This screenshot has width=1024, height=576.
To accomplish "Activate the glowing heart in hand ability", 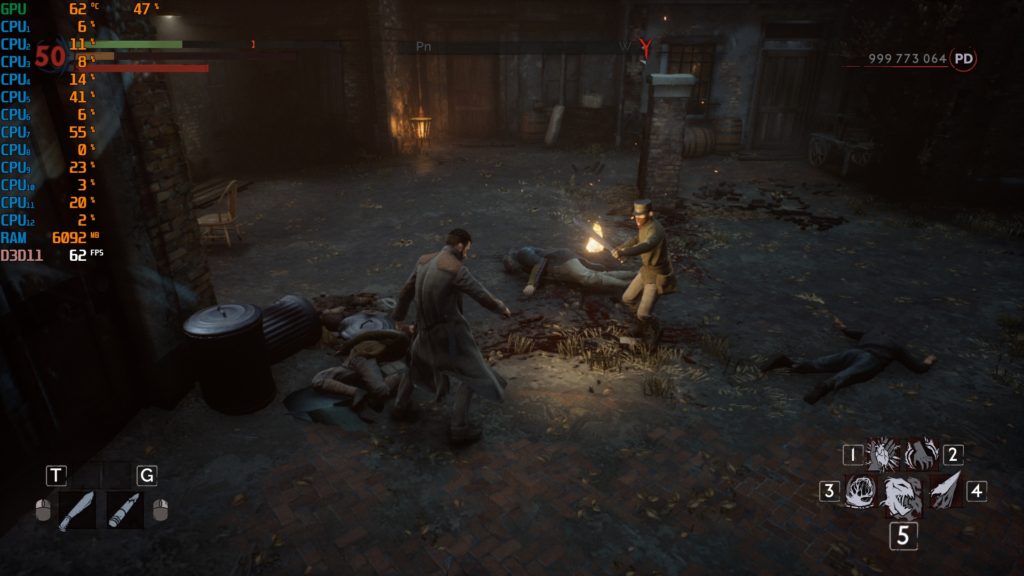I will [x=883, y=456].
